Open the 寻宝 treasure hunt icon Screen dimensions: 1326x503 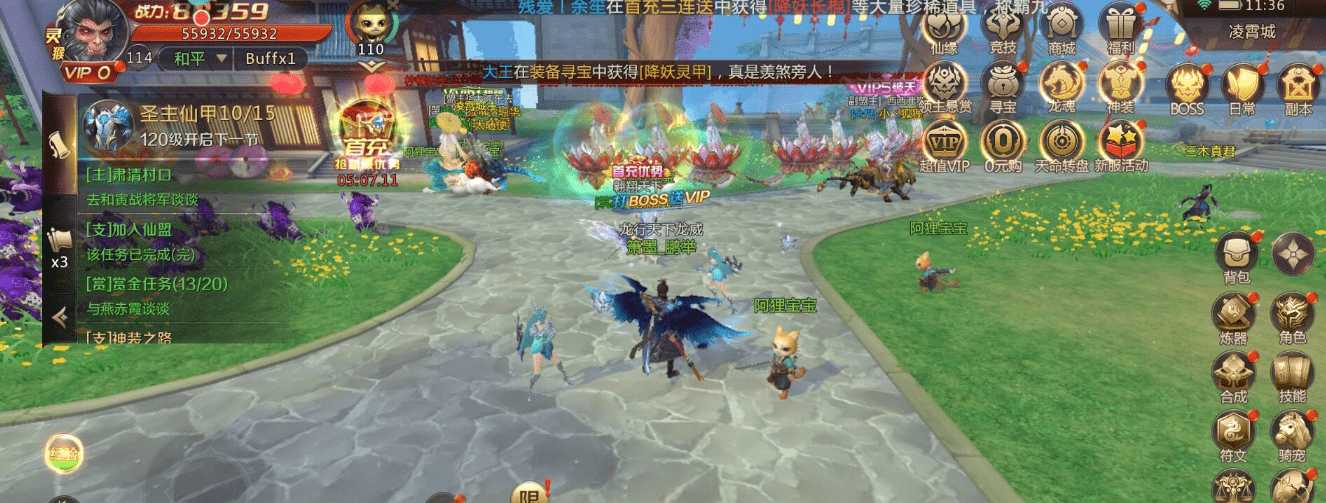(x=1002, y=84)
